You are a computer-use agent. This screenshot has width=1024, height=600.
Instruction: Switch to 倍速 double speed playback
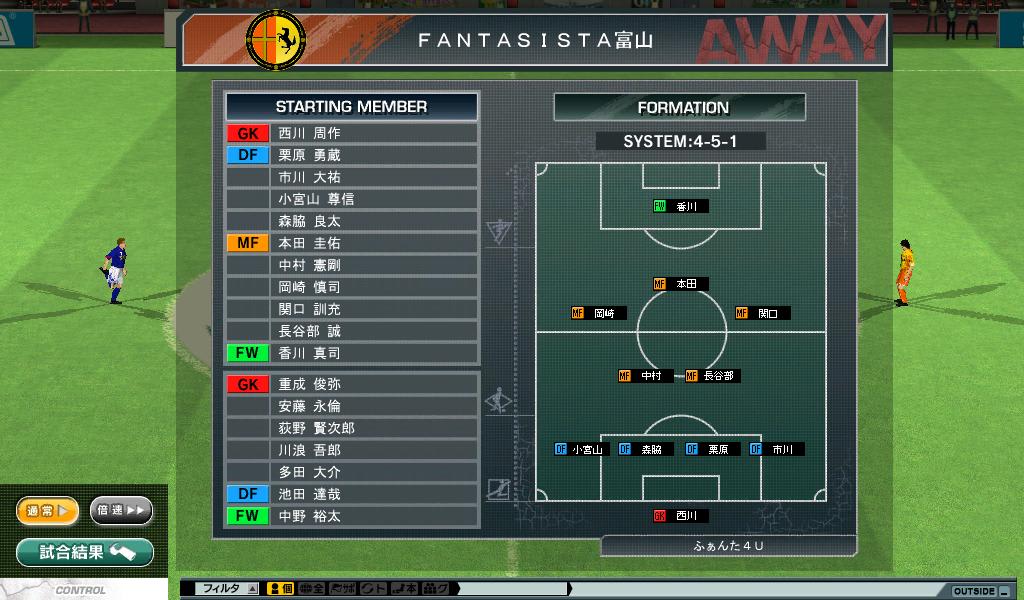pos(121,511)
